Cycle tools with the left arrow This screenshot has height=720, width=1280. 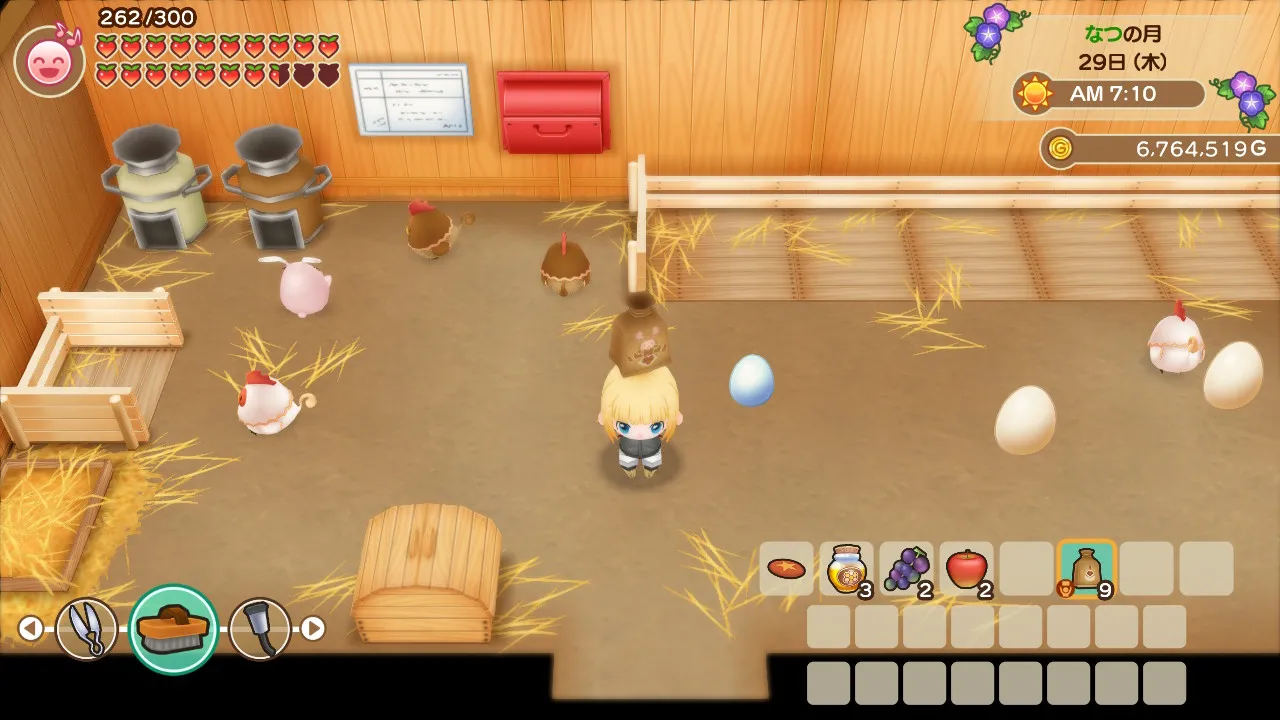pyautogui.click(x=31, y=628)
